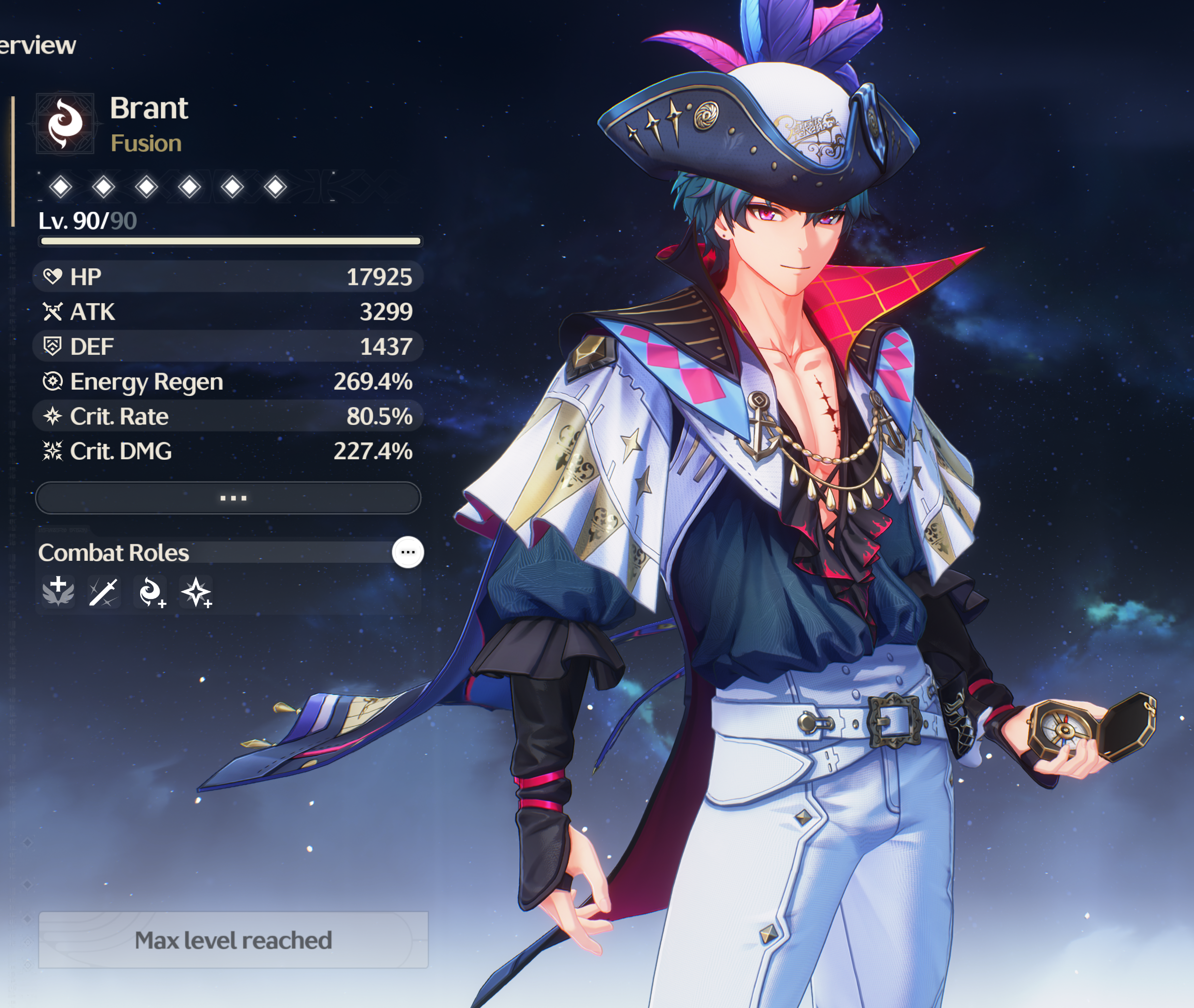Image resolution: width=1194 pixels, height=1008 pixels.
Task: Select the Fusion element emblem icon
Action: pos(65,123)
